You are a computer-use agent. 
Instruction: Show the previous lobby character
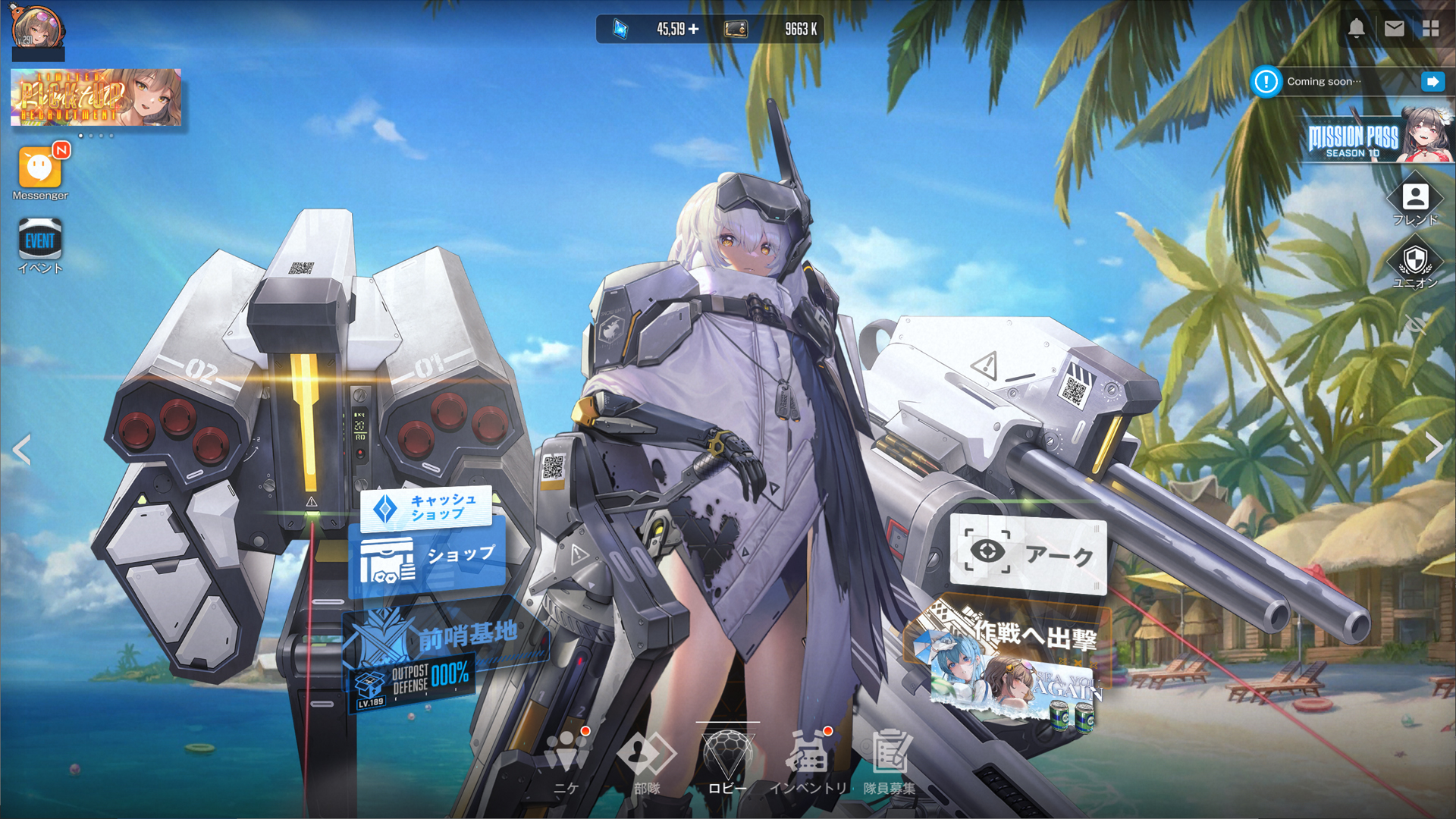(22, 450)
